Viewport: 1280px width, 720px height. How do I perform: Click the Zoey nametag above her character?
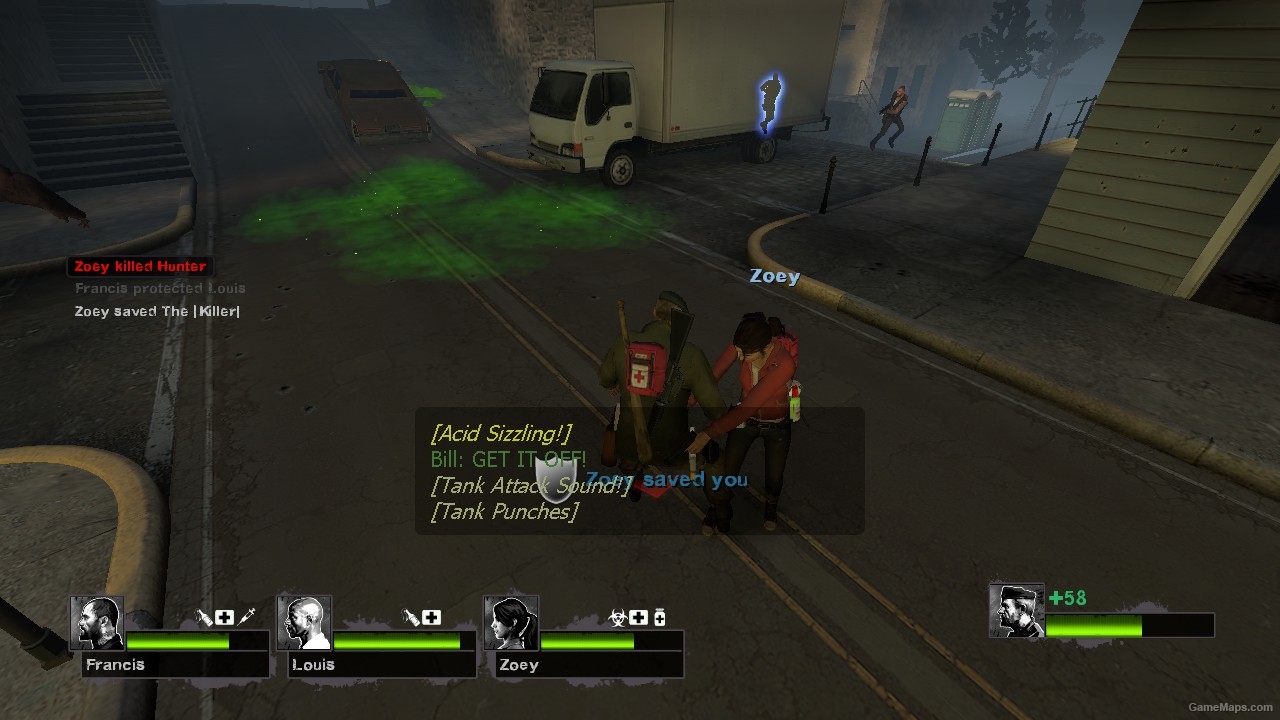click(x=774, y=276)
